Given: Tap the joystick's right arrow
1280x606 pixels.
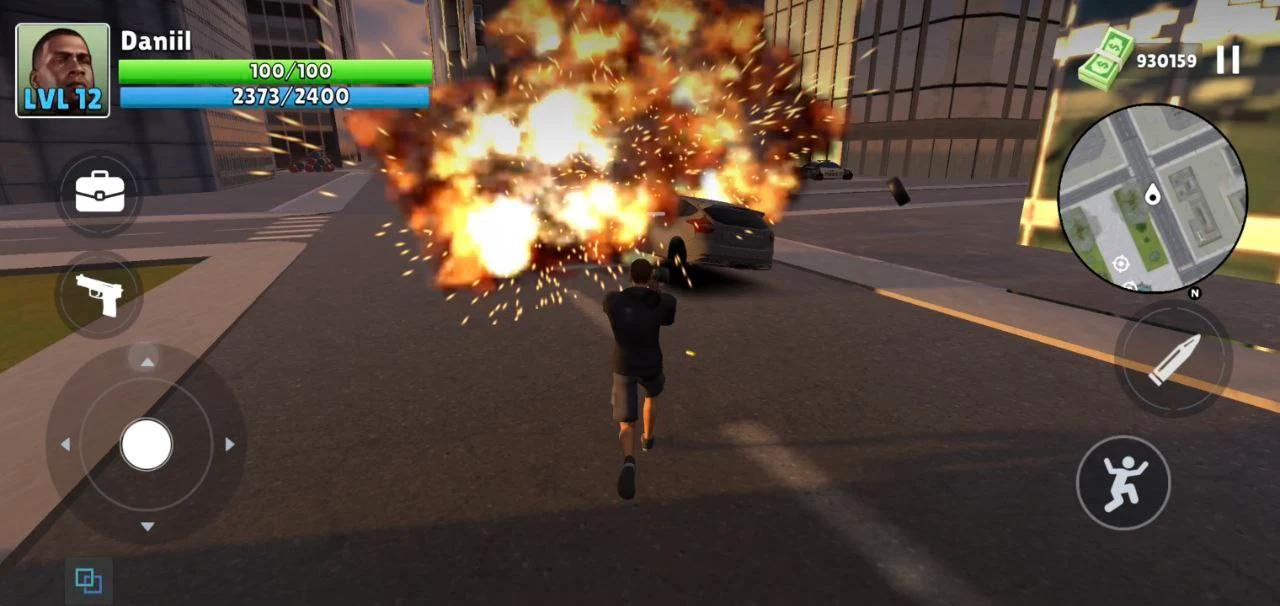Looking at the screenshot, I should tap(230, 444).
